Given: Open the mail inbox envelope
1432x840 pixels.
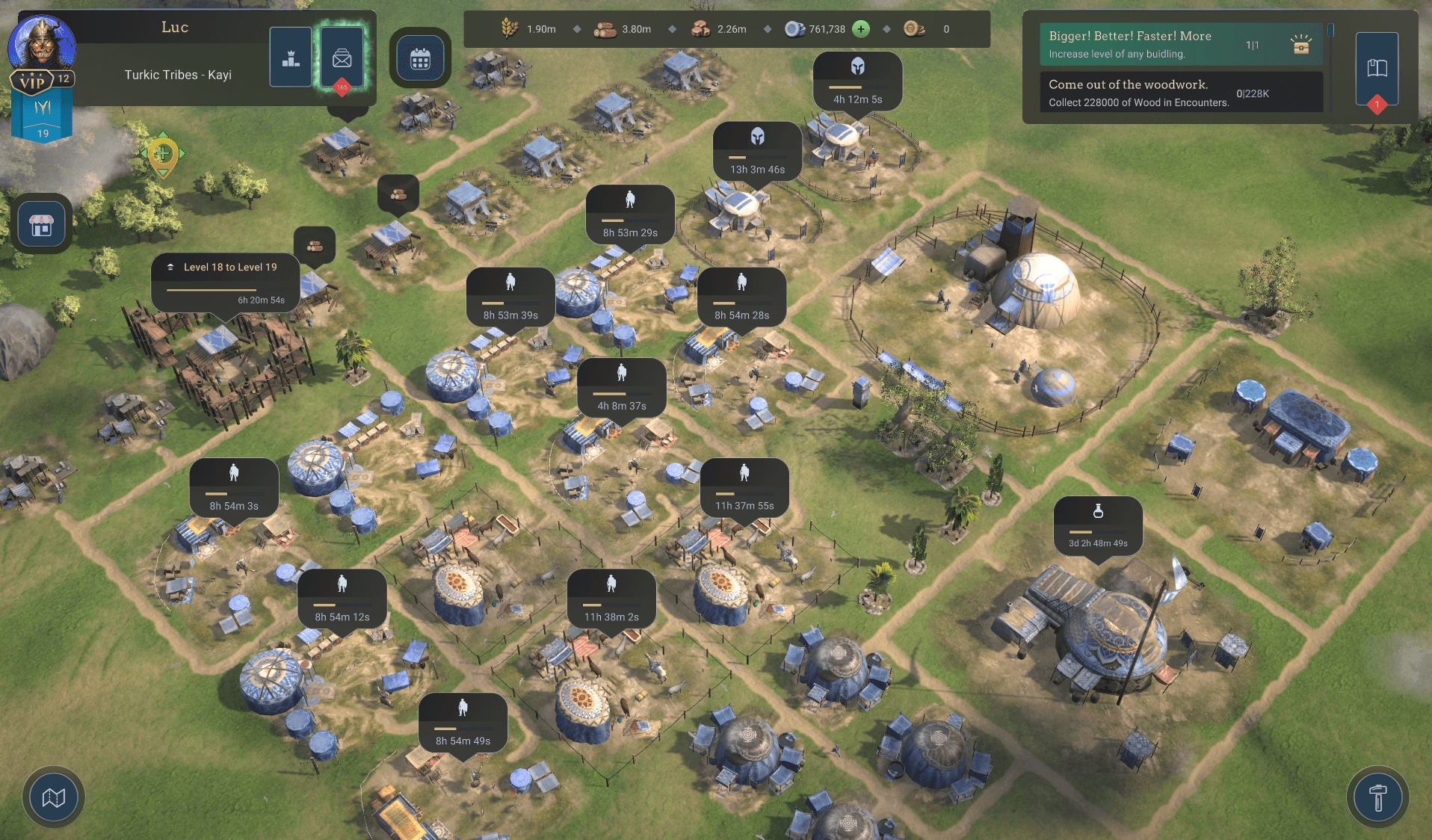Looking at the screenshot, I should coord(342,58).
